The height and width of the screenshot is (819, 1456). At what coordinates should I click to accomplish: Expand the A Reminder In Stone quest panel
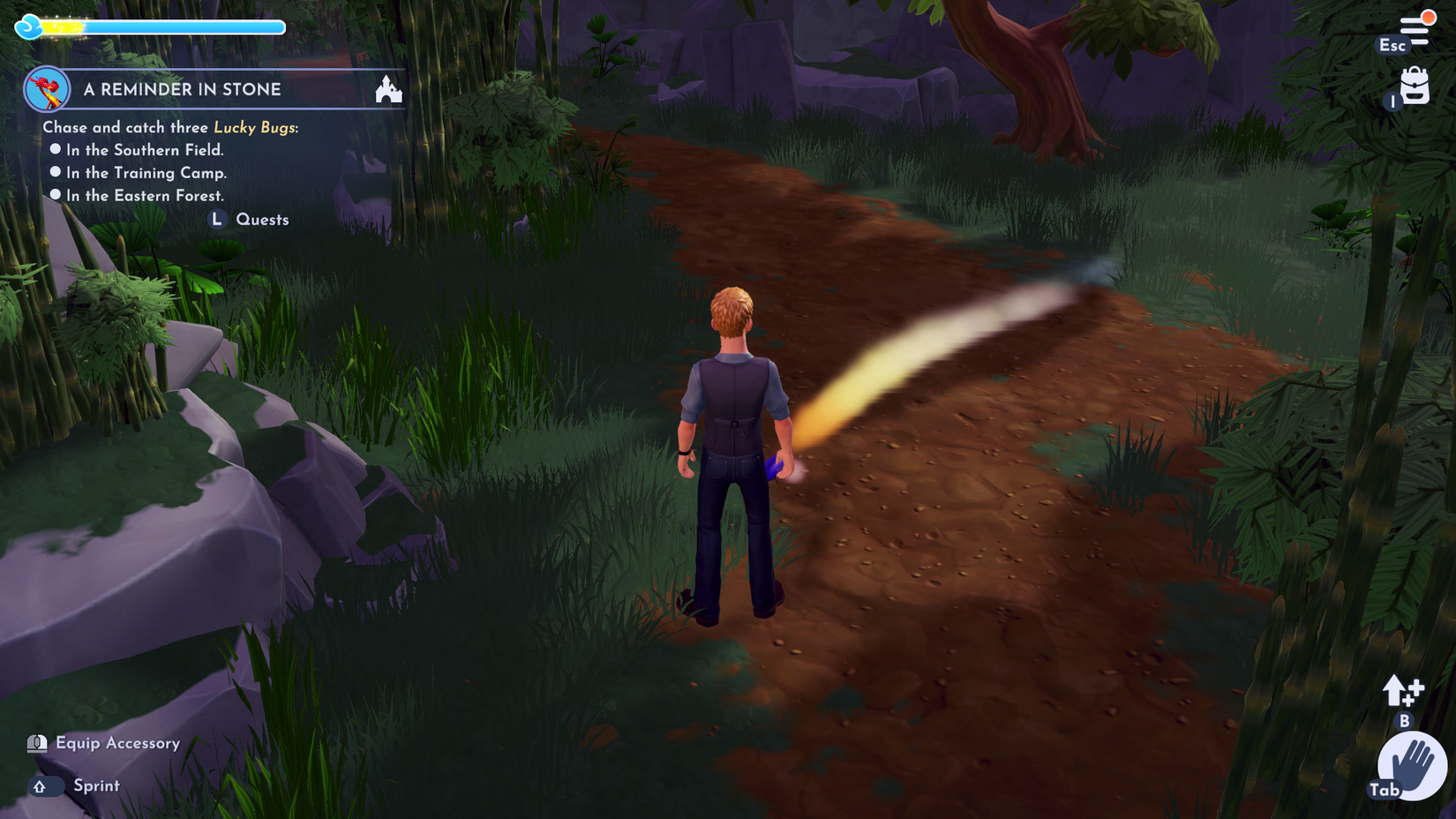click(x=183, y=88)
